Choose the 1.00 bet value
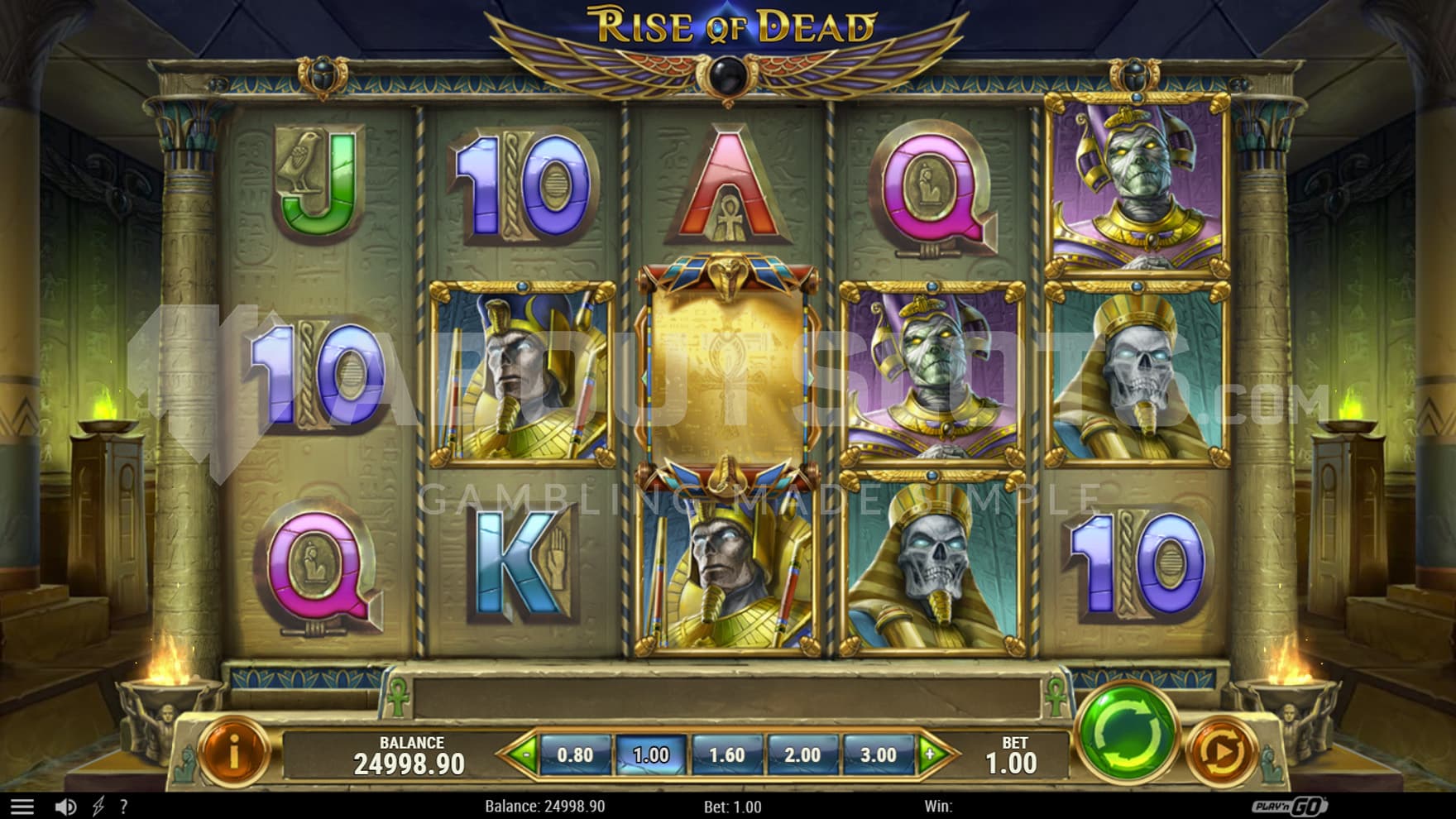Viewport: 1456px width, 819px height. point(651,755)
